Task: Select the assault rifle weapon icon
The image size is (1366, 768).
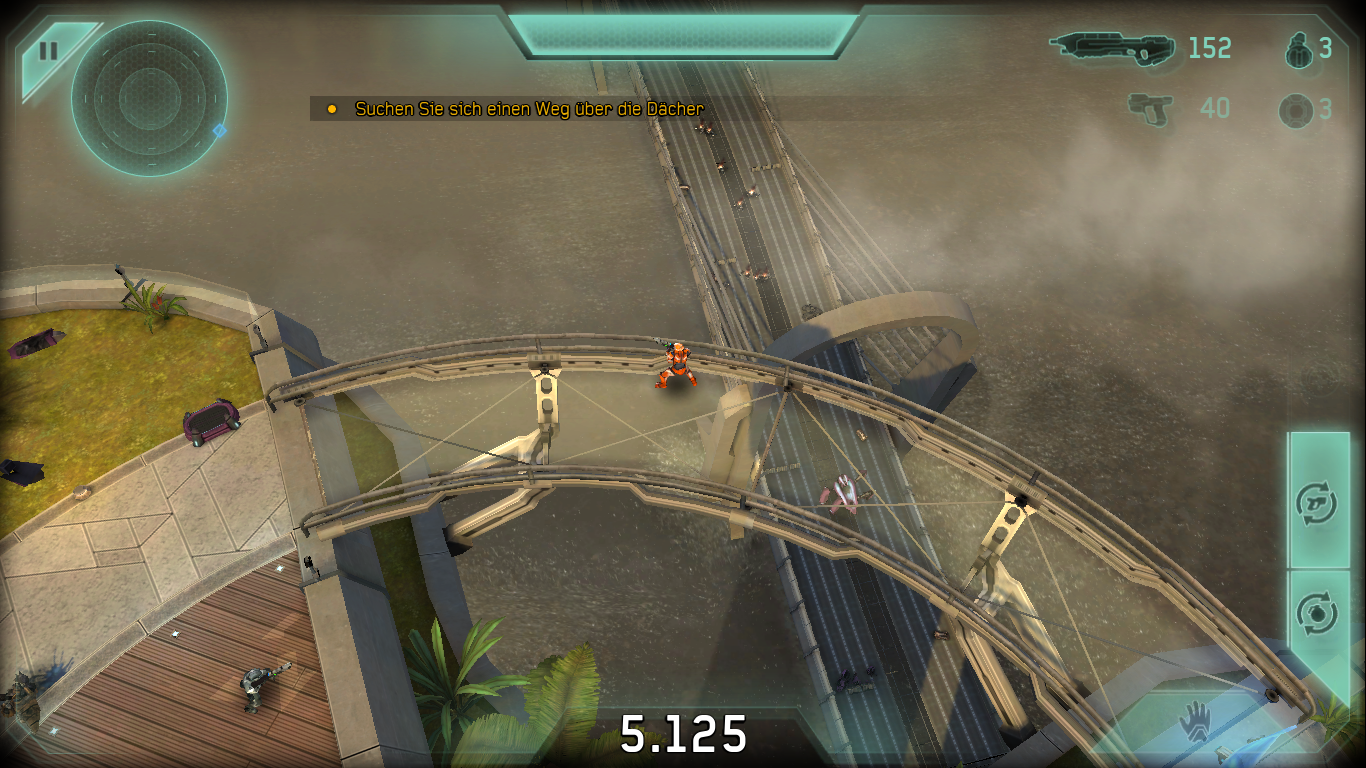Action: point(1111,47)
